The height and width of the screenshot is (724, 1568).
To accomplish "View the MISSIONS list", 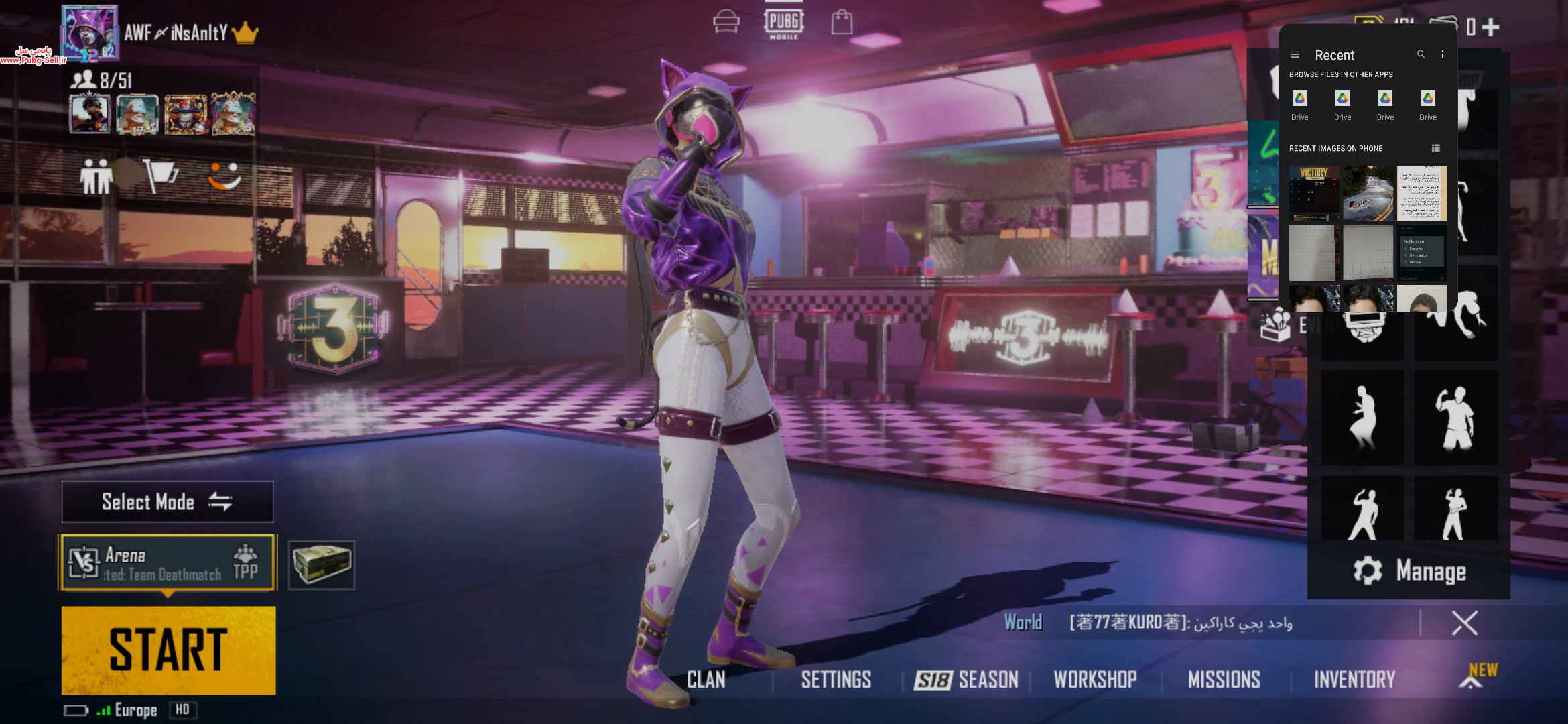I will click(x=1224, y=680).
